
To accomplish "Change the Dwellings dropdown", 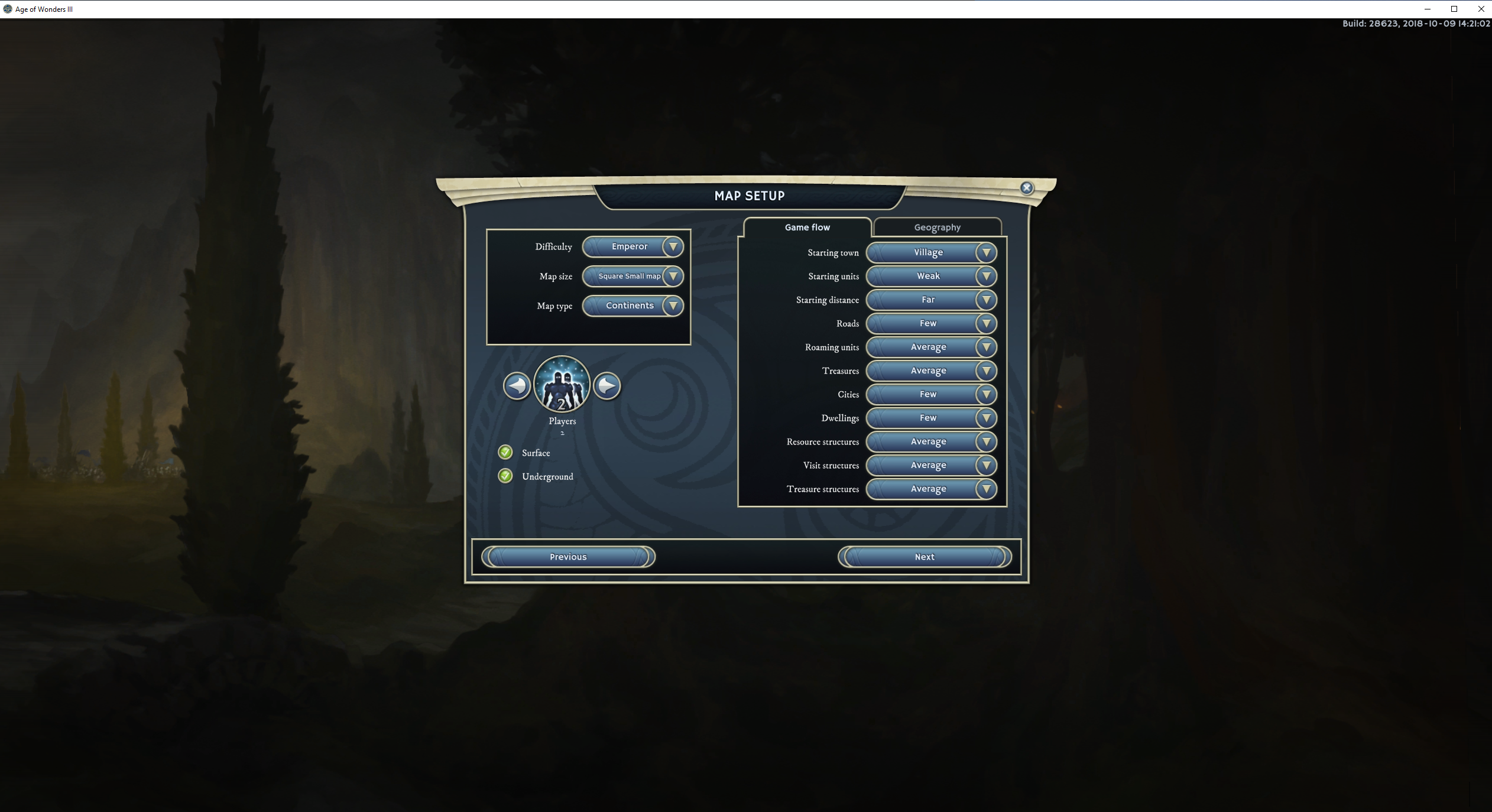I will coord(931,418).
